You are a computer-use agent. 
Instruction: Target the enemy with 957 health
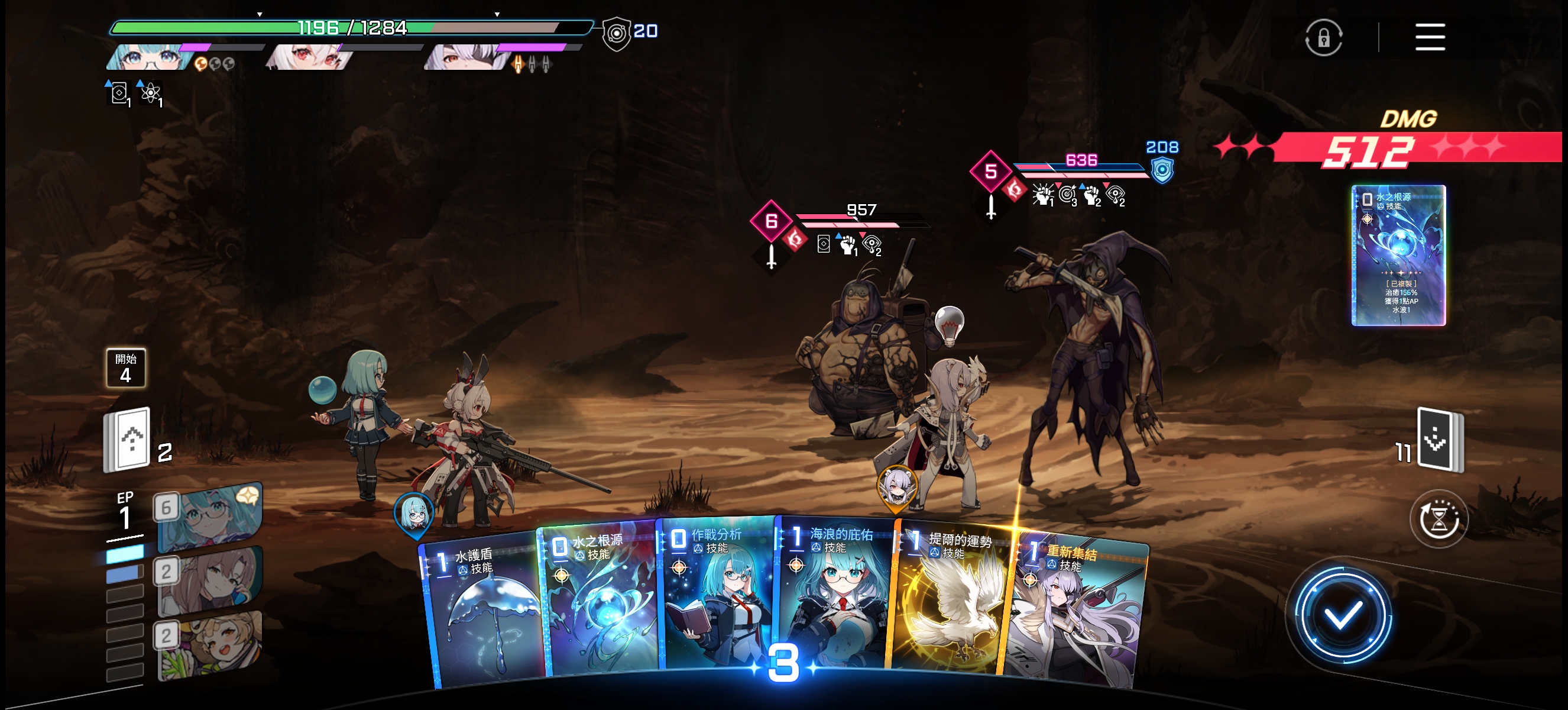click(x=864, y=359)
